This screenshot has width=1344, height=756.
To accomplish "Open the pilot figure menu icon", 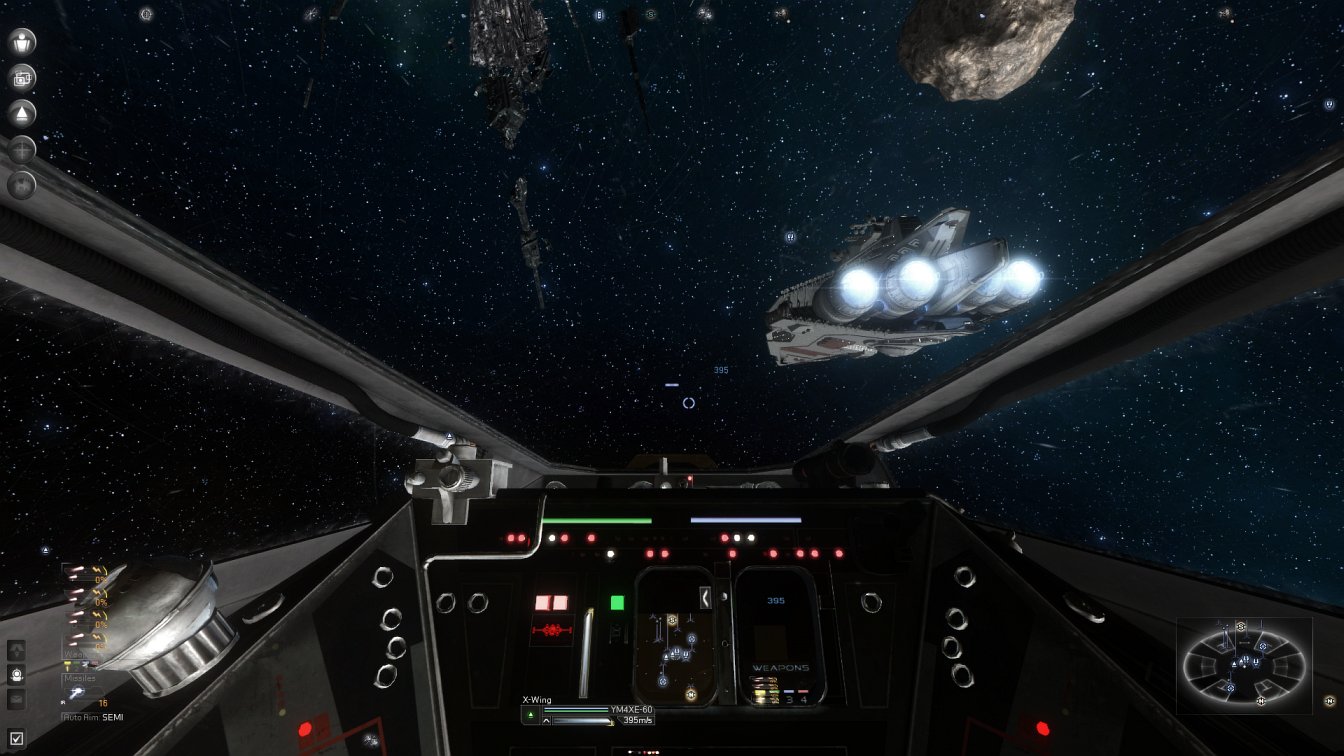I will pos(22,42).
